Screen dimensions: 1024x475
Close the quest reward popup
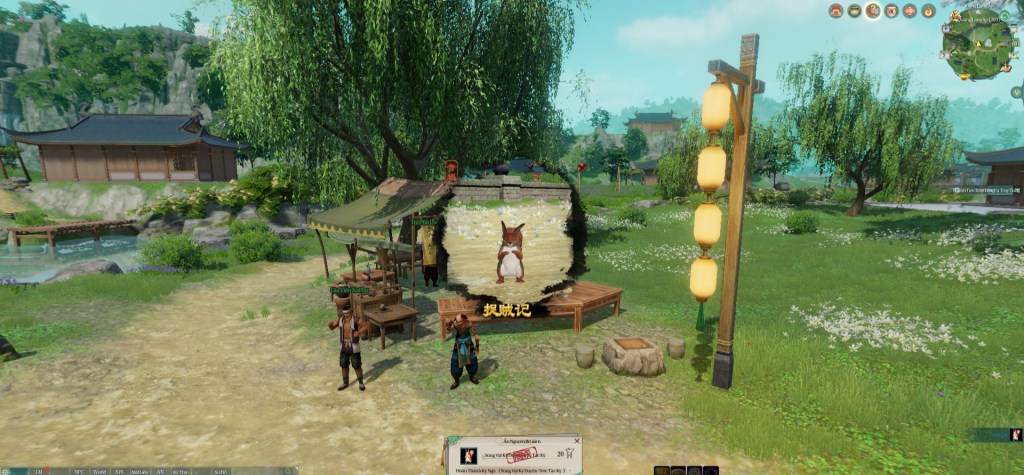click(x=577, y=441)
